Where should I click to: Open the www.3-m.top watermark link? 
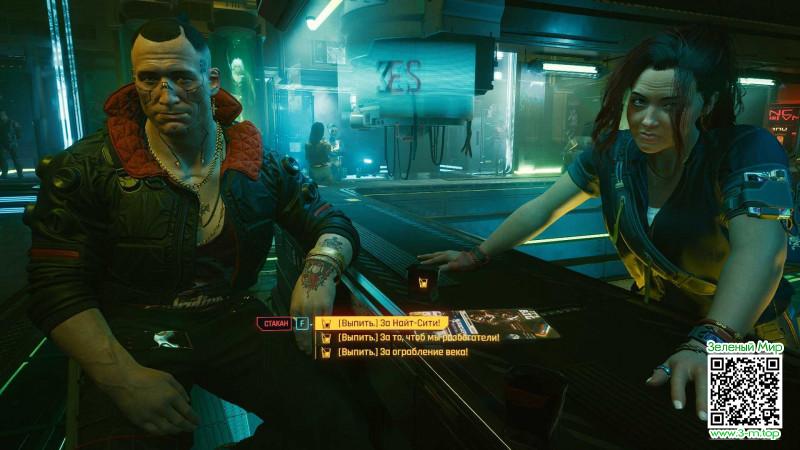tap(745, 434)
